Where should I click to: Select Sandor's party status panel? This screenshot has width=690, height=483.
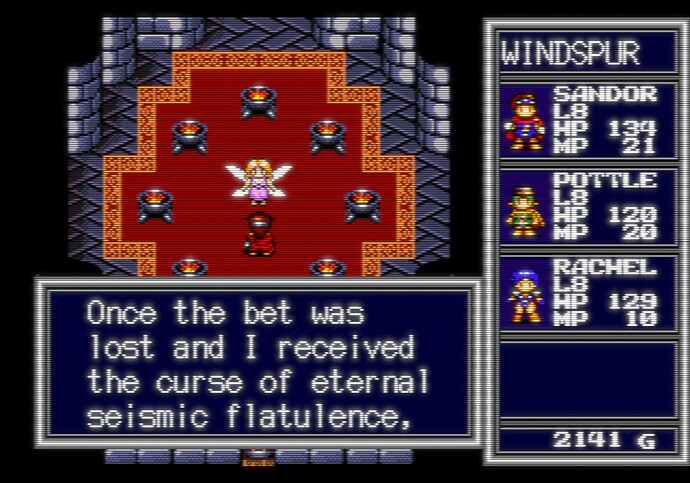click(580, 121)
